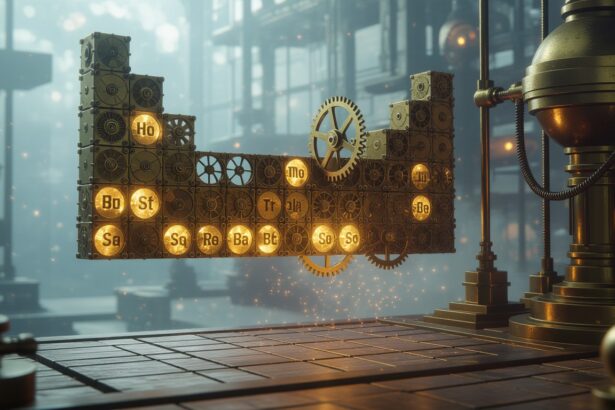Pick the glowing Bo tile

(x=109, y=202)
